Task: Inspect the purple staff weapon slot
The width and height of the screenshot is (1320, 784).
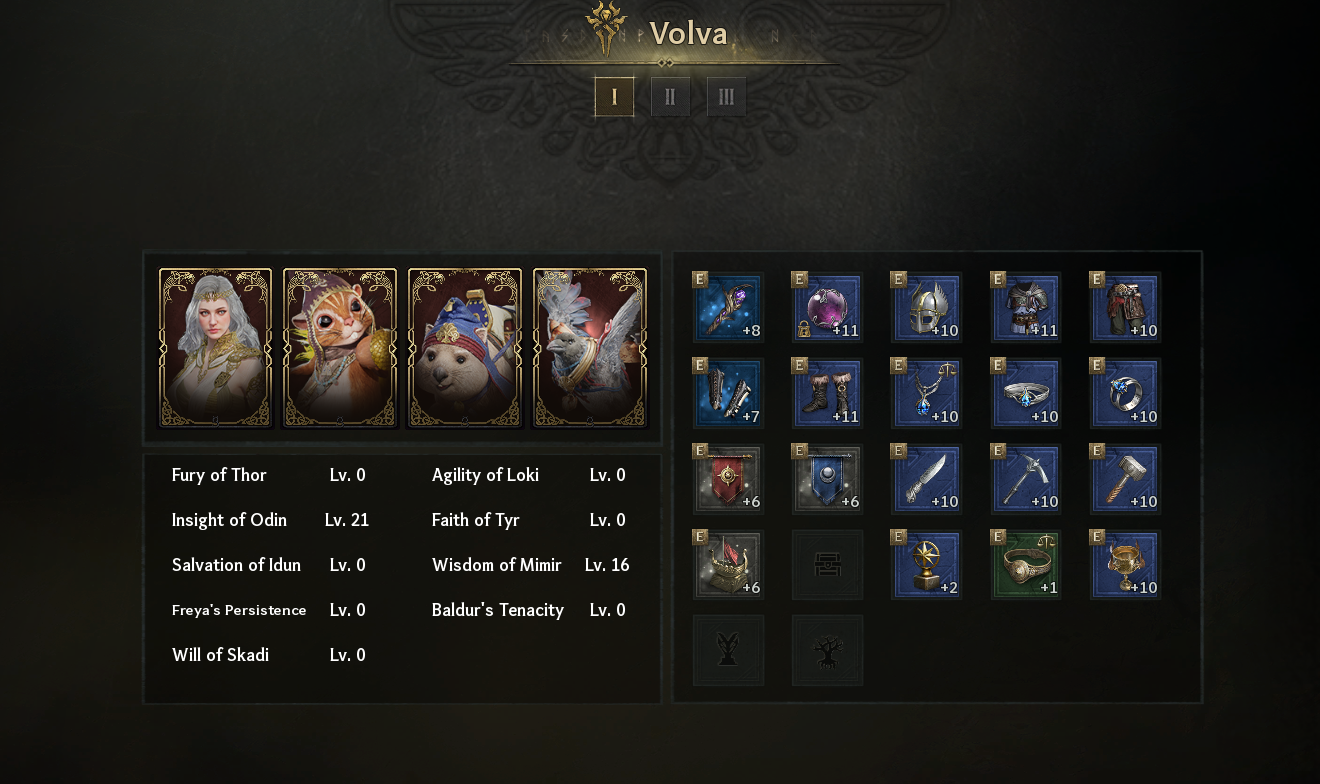Action: pos(728,308)
